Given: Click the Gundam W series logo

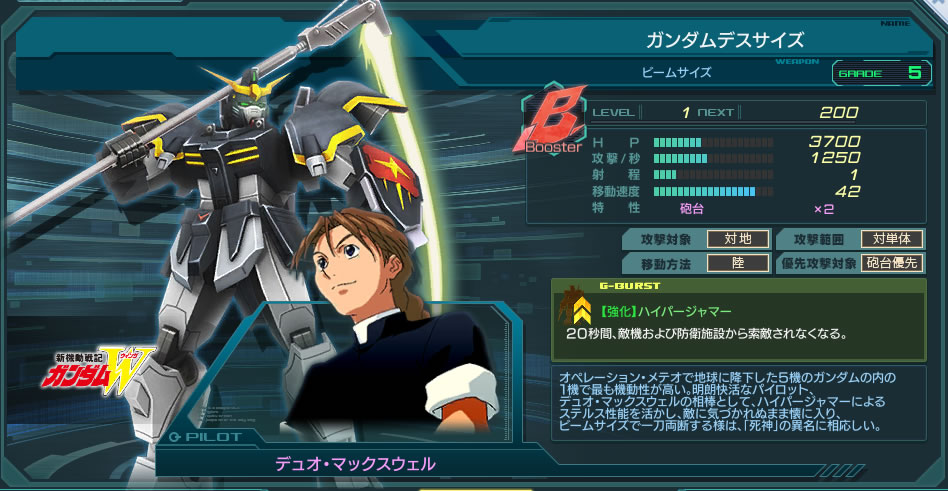Looking at the screenshot, I should [92, 371].
